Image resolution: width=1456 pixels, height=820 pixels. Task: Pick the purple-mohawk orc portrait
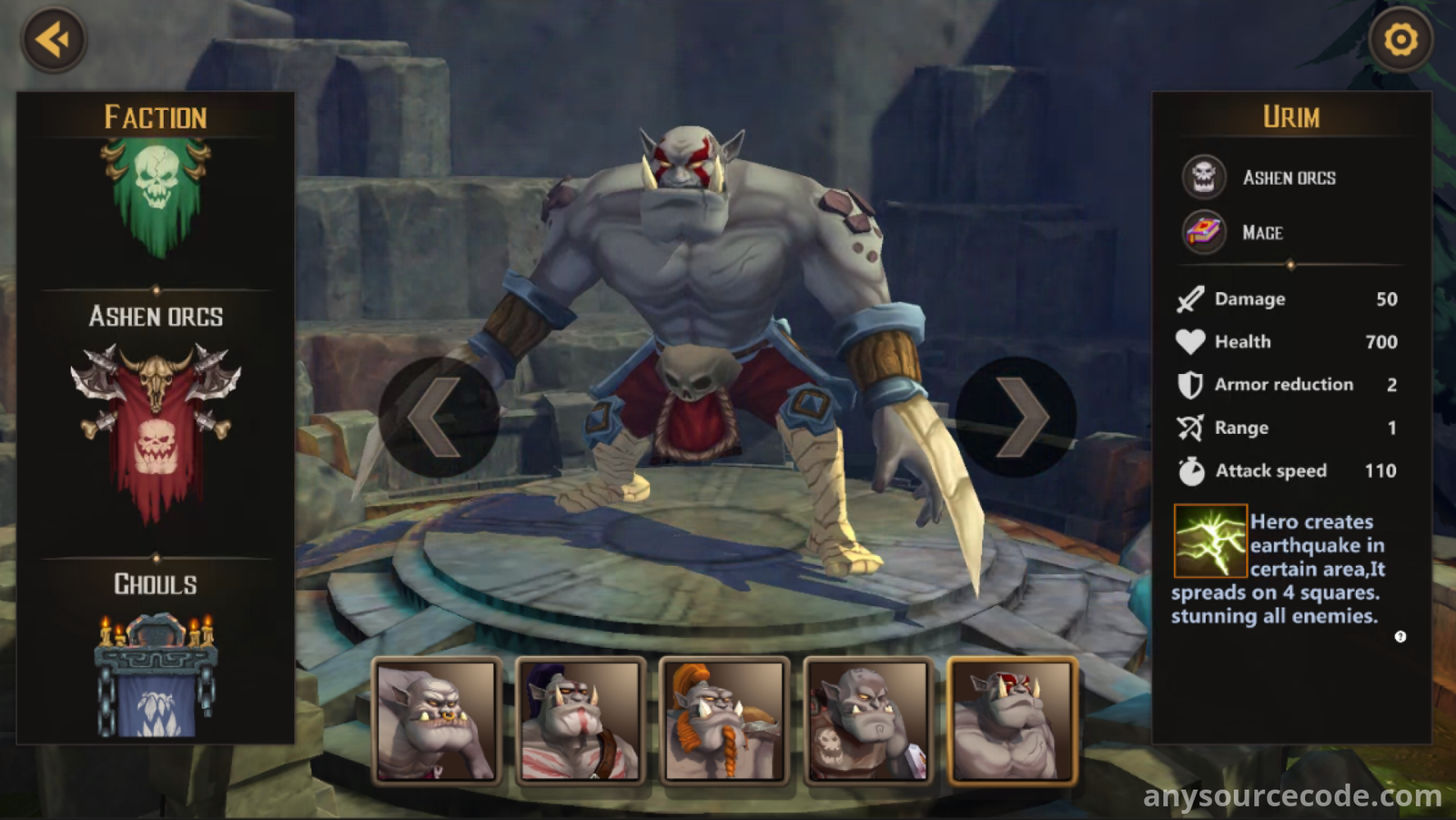pos(581,720)
